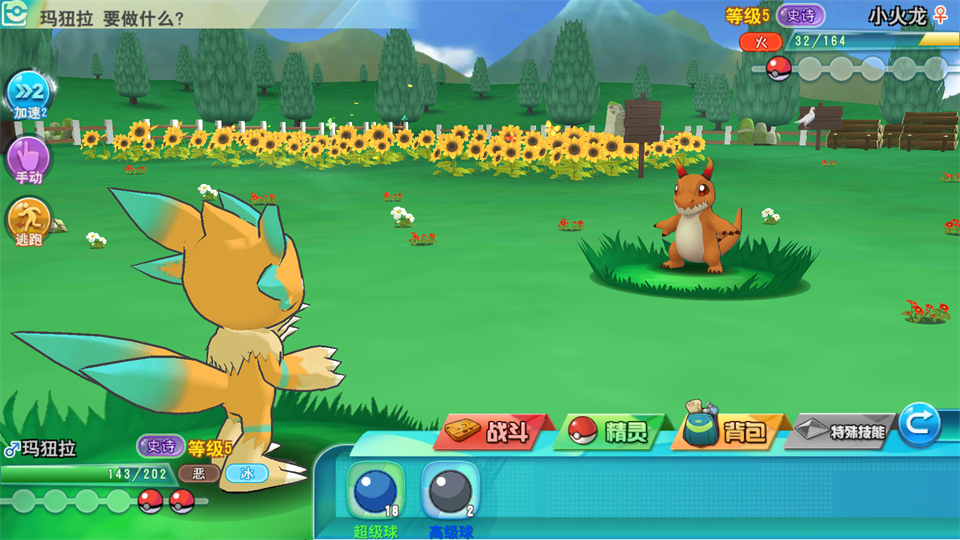The width and height of the screenshot is (960, 540).
Task: Click the camera icon in the top-left corner
Action: (x=14, y=14)
